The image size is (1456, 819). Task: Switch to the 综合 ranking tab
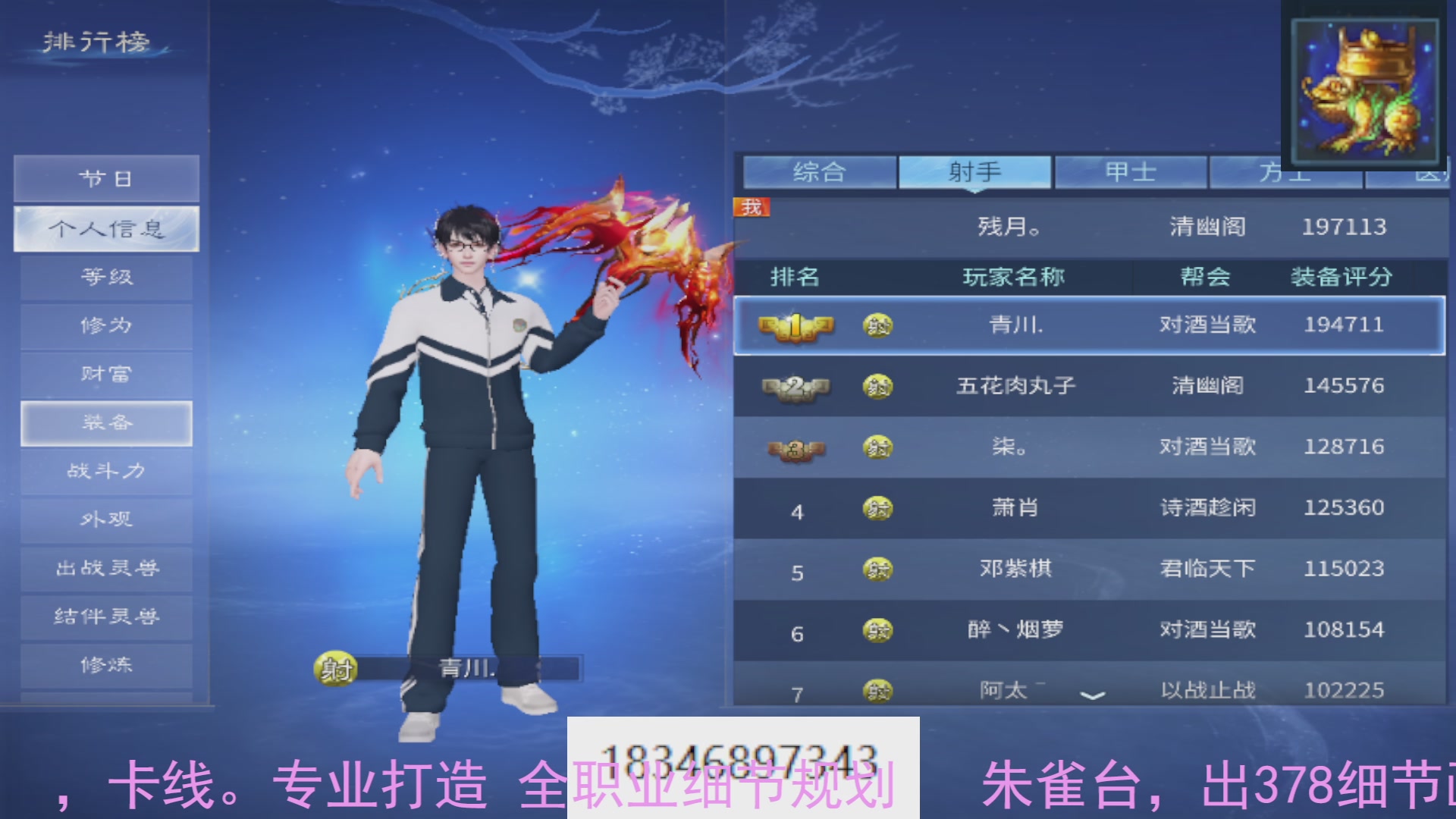pos(819,171)
